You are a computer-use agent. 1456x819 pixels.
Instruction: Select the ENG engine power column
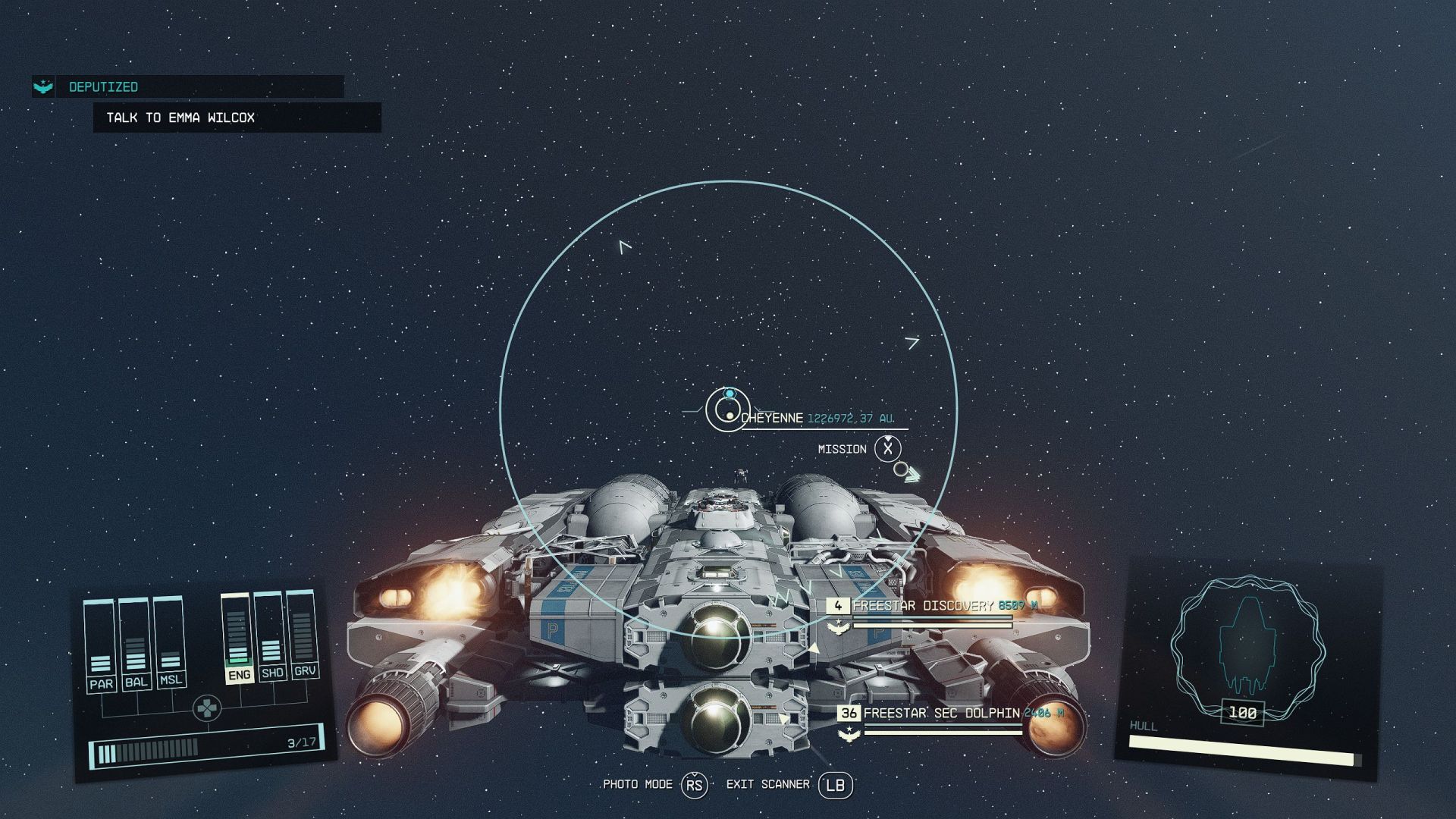(238, 637)
